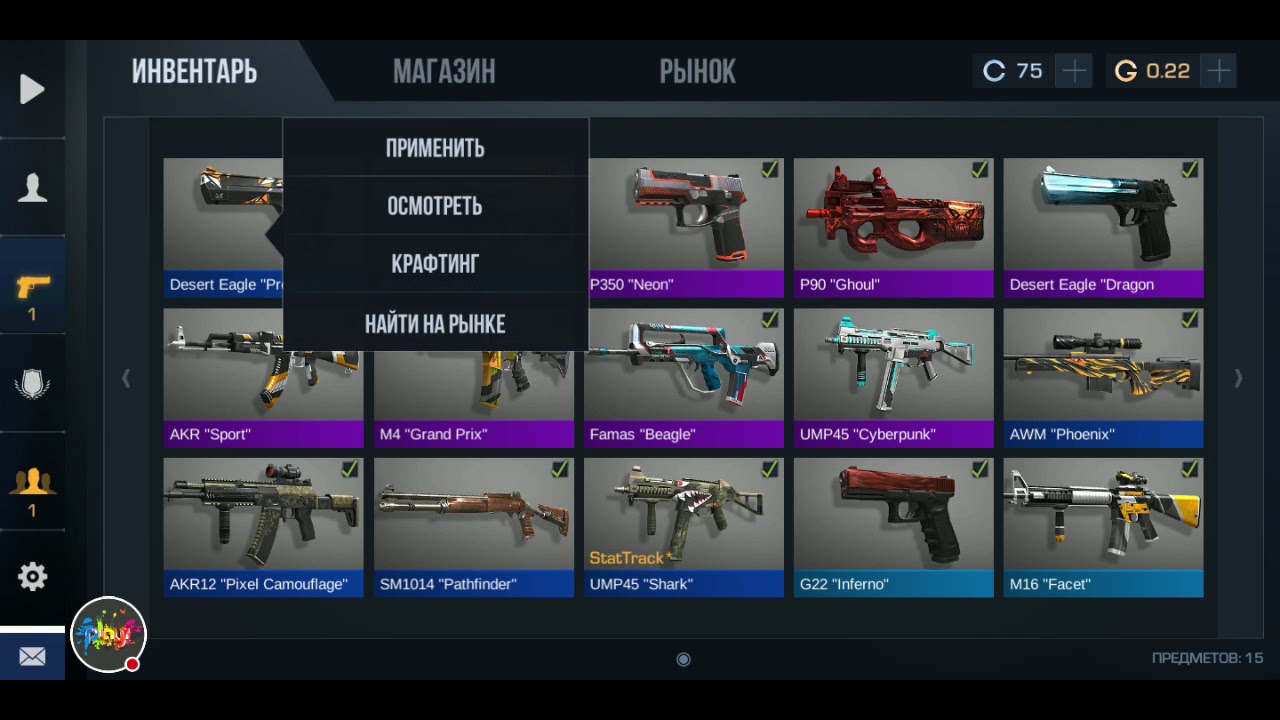Image resolution: width=1280 pixels, height=720 pixels.
Task: Start playing with the play arrow icon
Action: point(32,89)
